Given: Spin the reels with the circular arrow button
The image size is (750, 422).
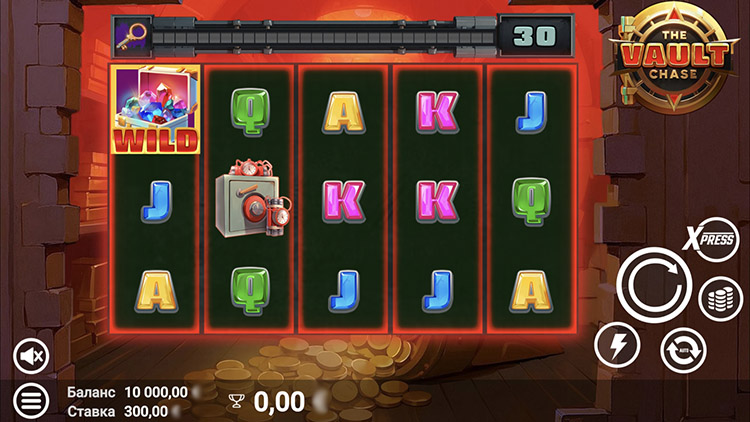Looking at the screenshot, I should [654, 284].
